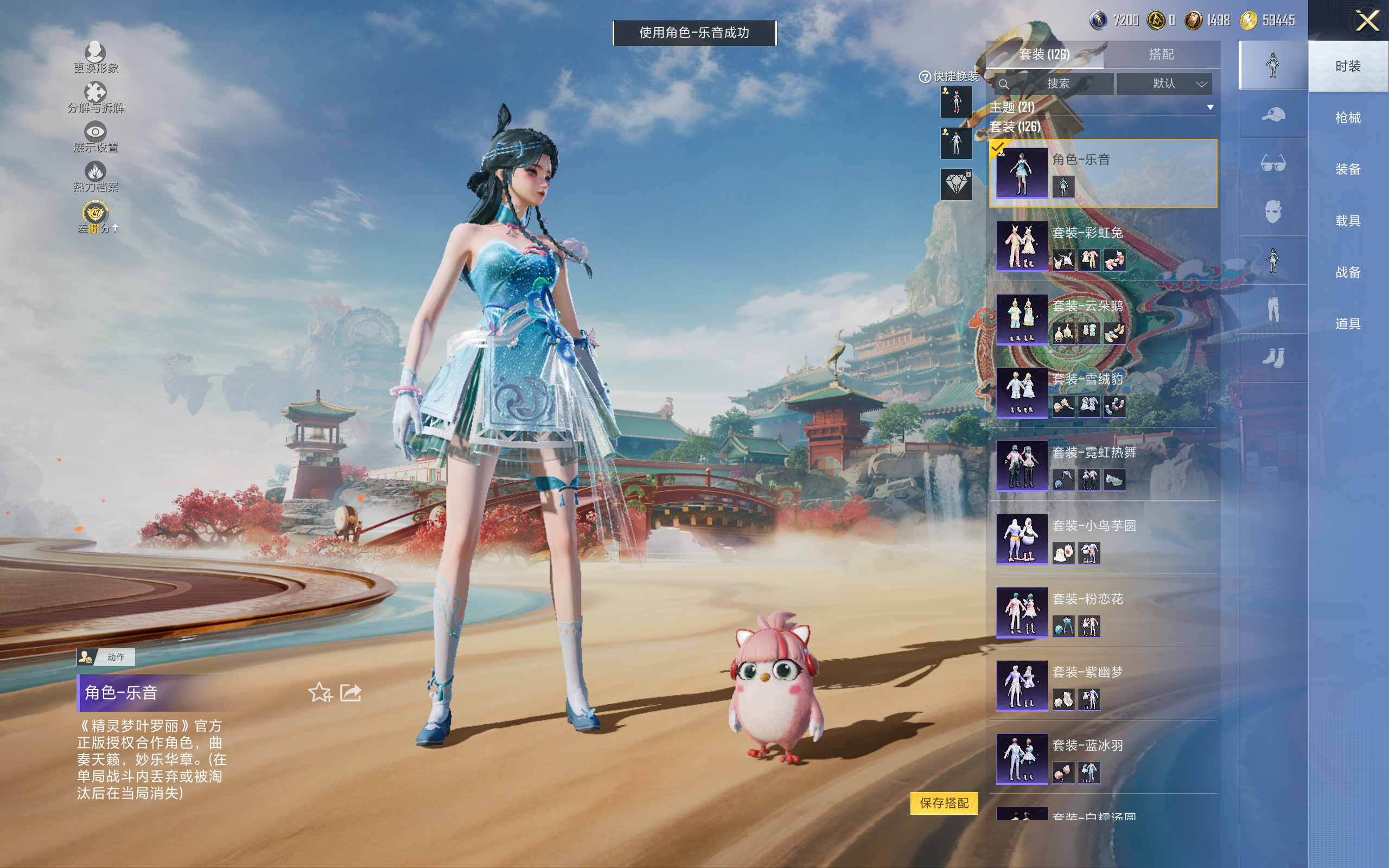Save the outfit with 保存搭配
The width and height of the screenshot is (1389, 868).
pos(944,802)
